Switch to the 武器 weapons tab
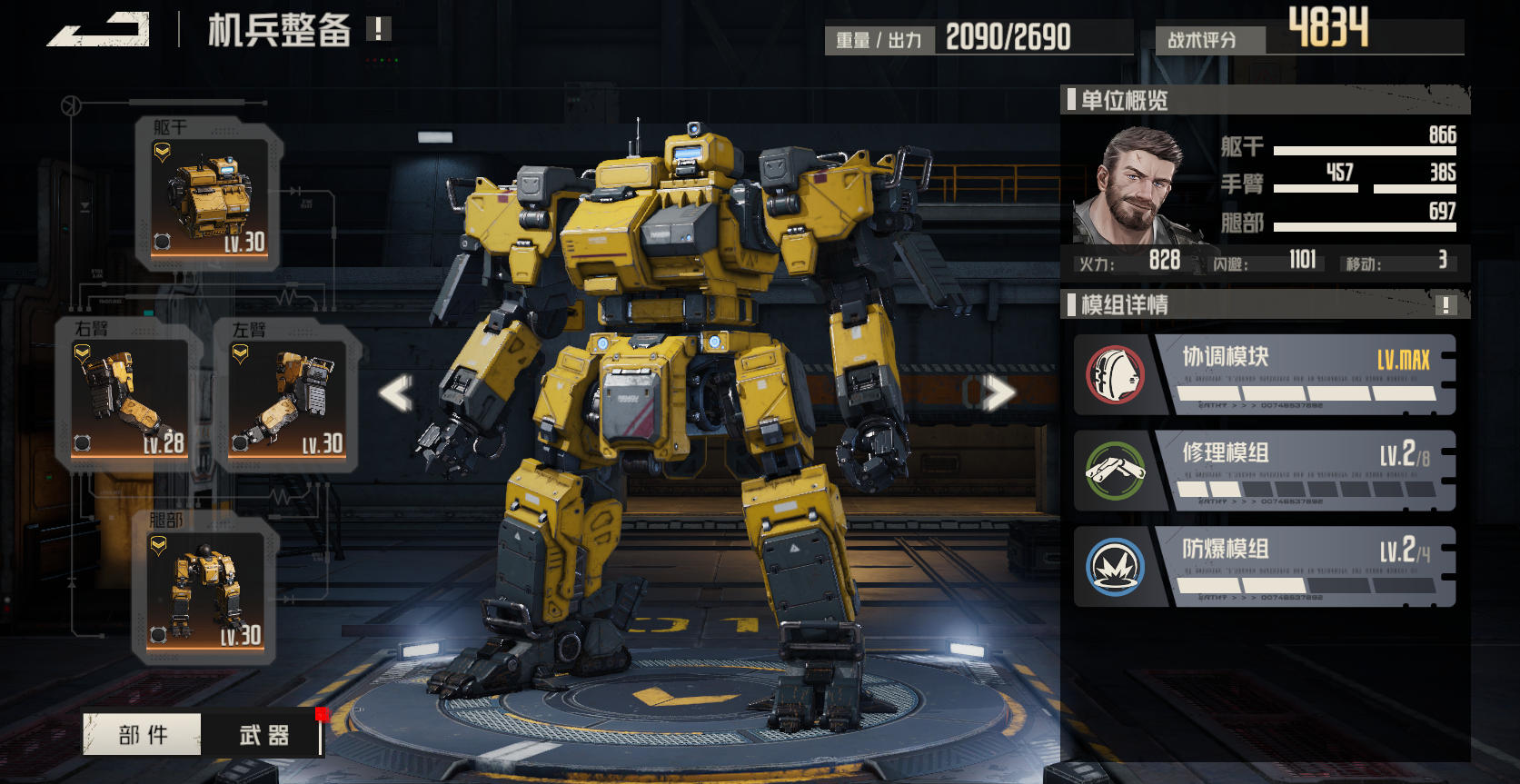 (263, 734)
